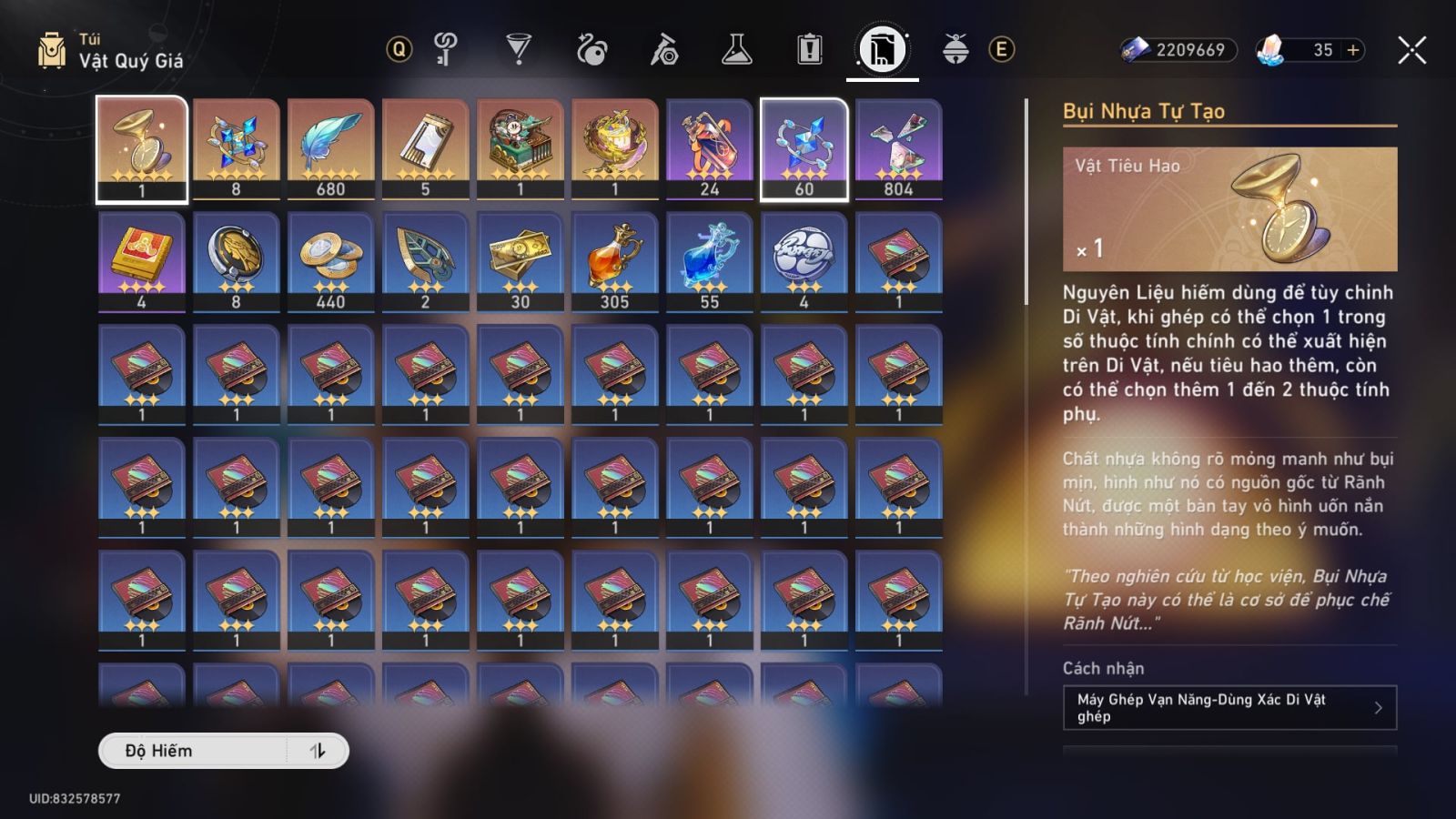Screen dimensions: 1456x819
Task: Add more jade with the plus button
Action: point(1353,50)
